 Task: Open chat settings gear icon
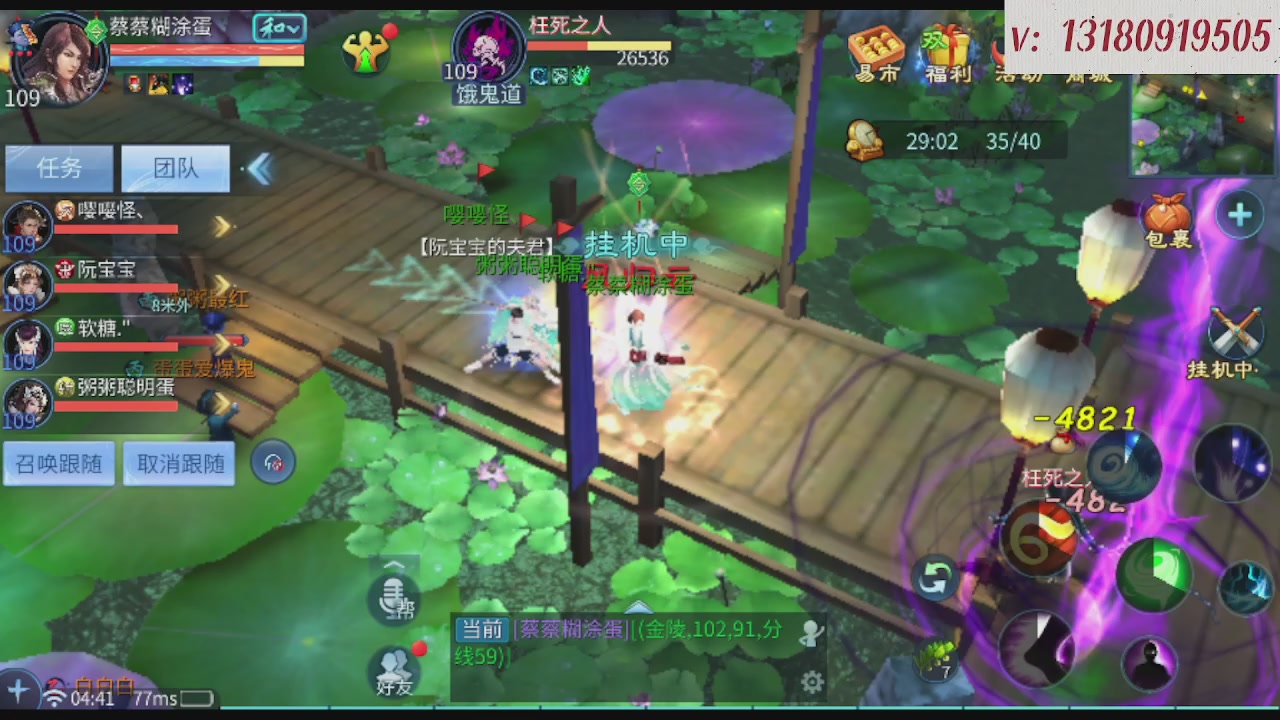(812, 682)
